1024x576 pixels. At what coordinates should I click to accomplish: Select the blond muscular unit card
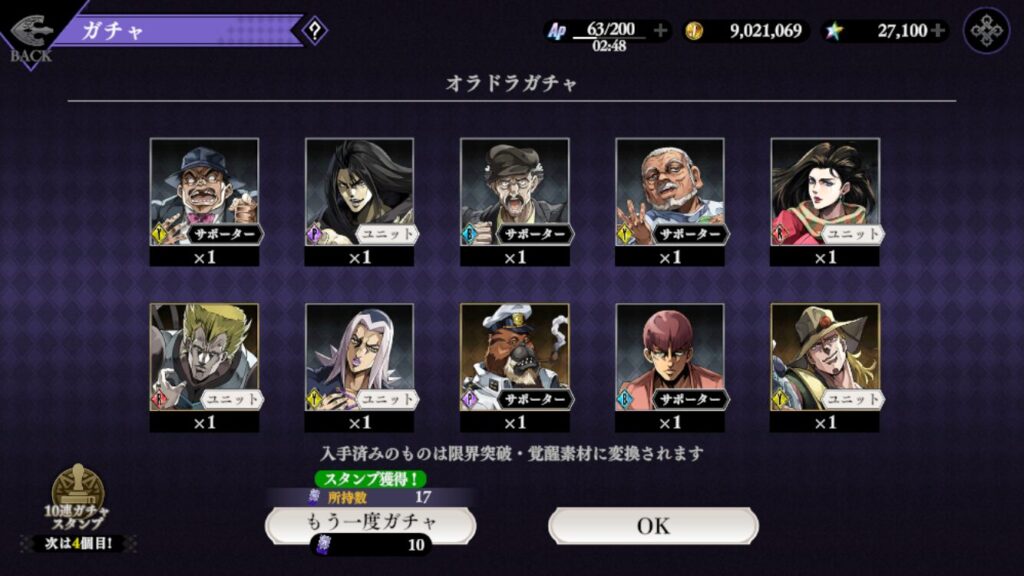click(x=204, y=358)
